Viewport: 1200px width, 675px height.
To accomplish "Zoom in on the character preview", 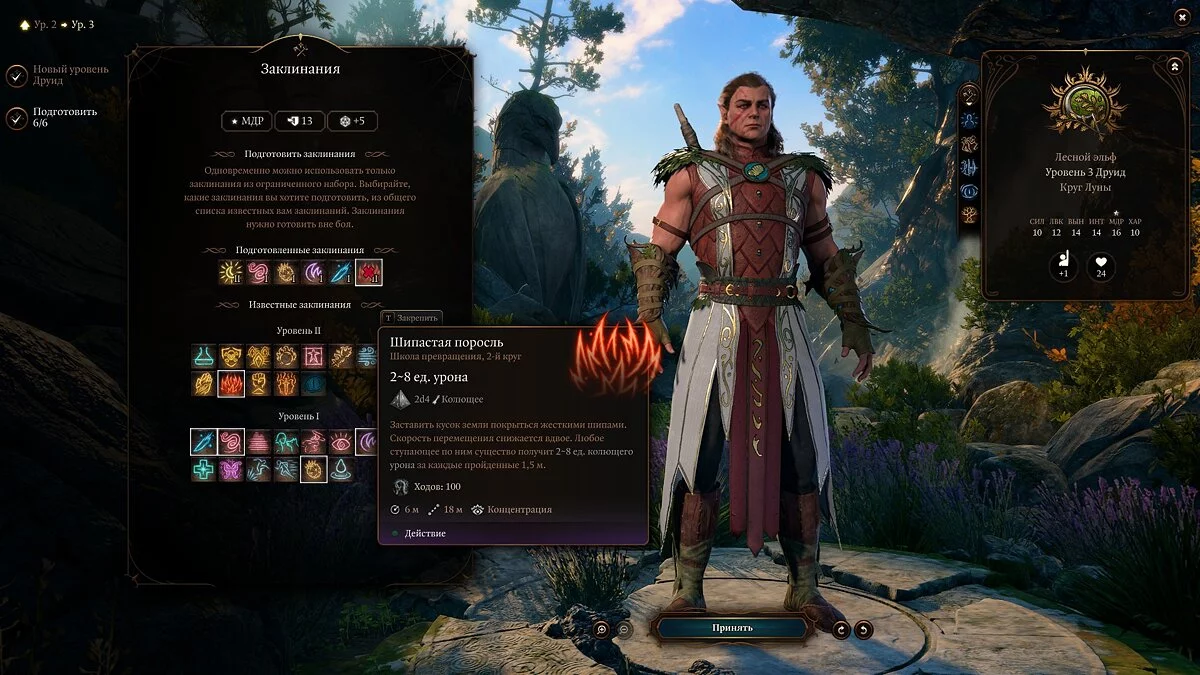I will coord(601,629).
